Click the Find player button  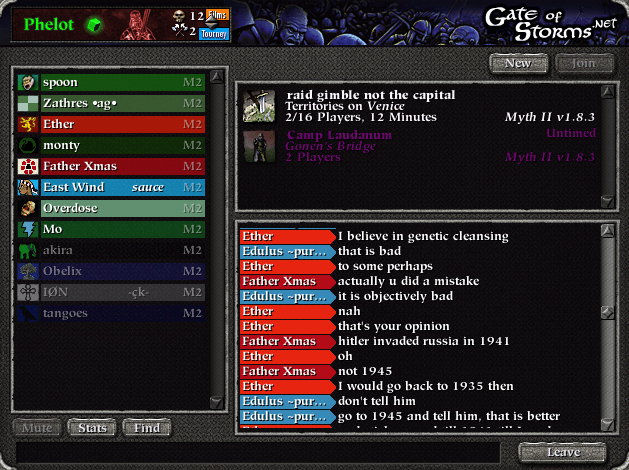[146, 429]
